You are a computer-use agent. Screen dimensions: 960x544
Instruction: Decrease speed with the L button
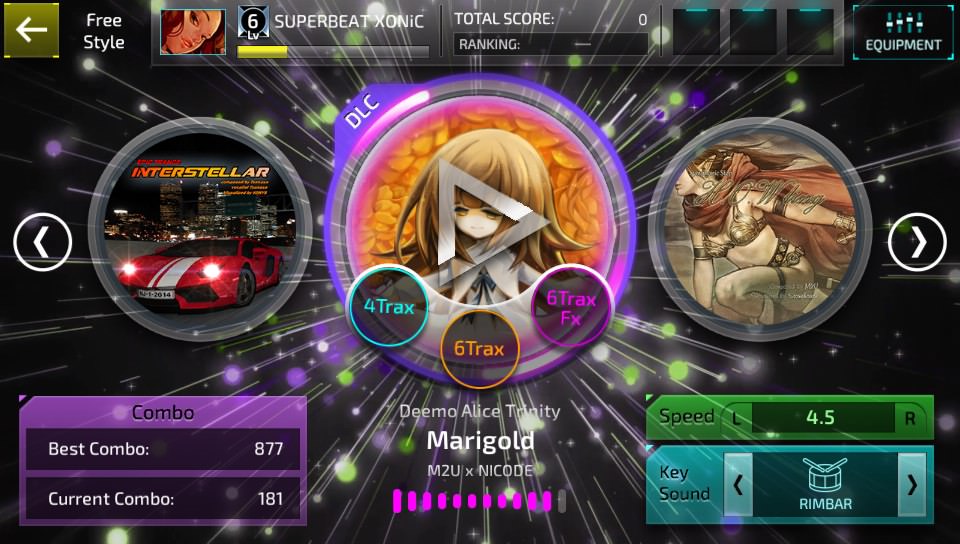click(x=737, y=418)
